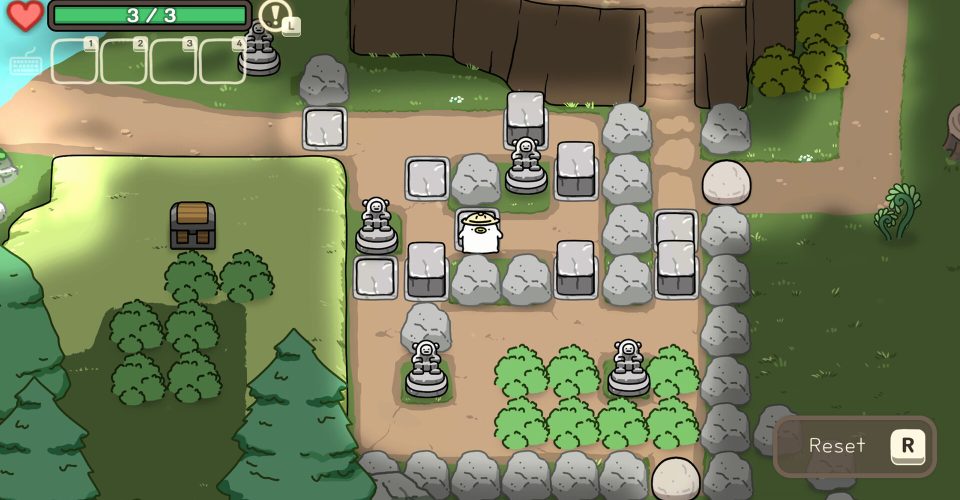The height and width of the screenshot is (500, 960).
Task: Select the hotbar slot numbered 1
Action: point(75,61)
